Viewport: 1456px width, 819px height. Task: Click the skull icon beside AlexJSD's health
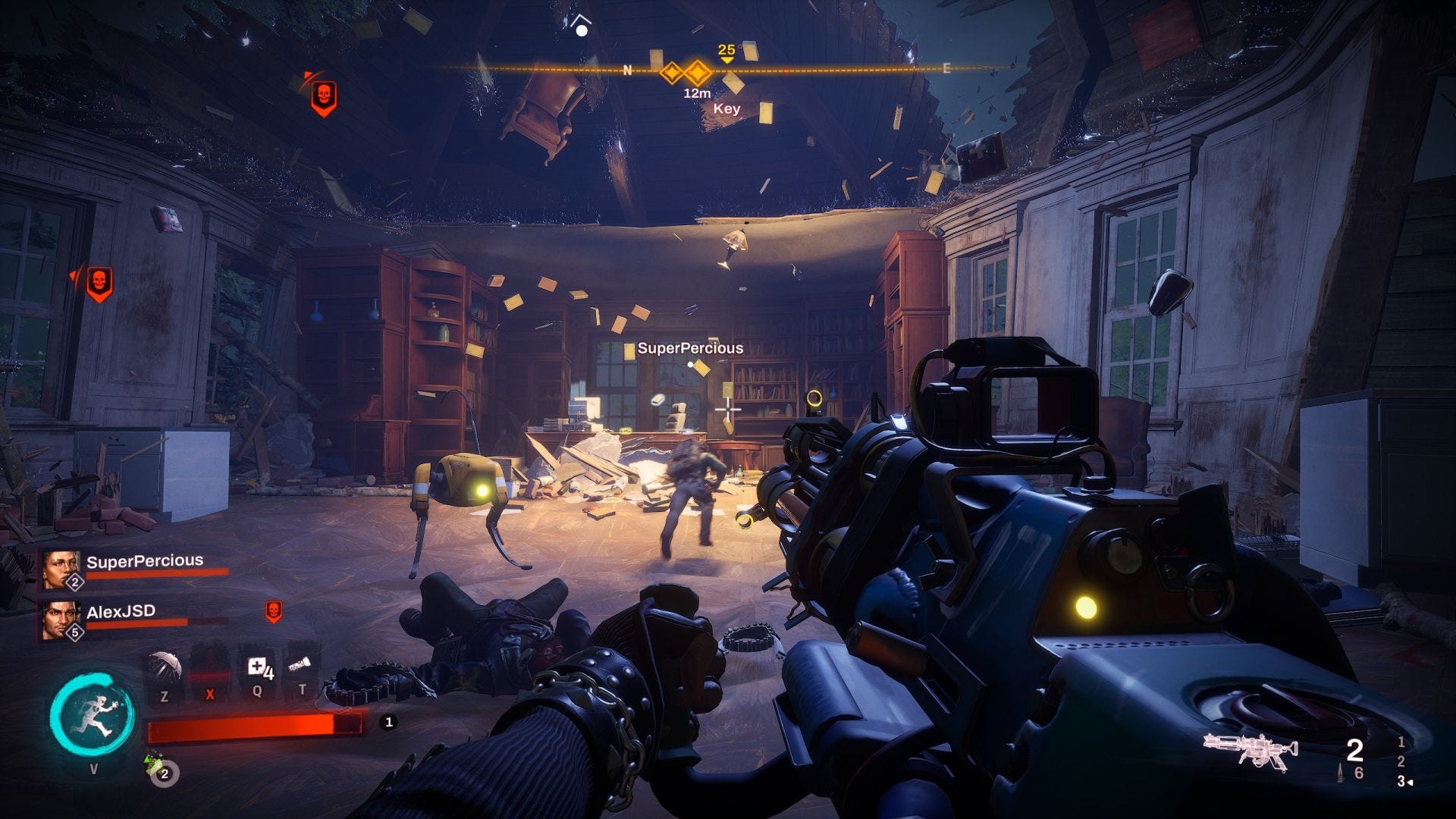point(273,610)
